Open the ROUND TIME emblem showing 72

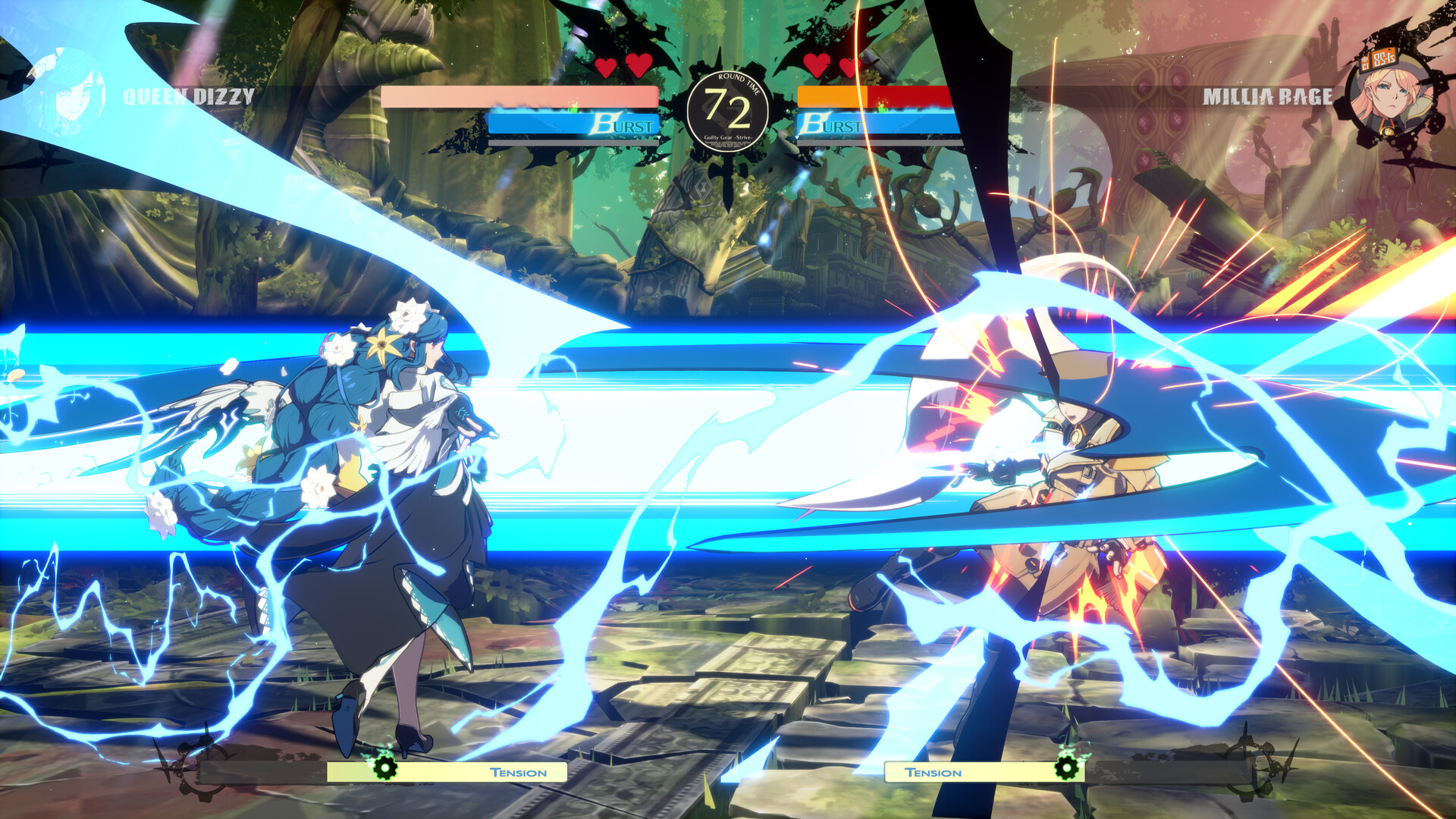pyautogui.click(x=728, y=108)
